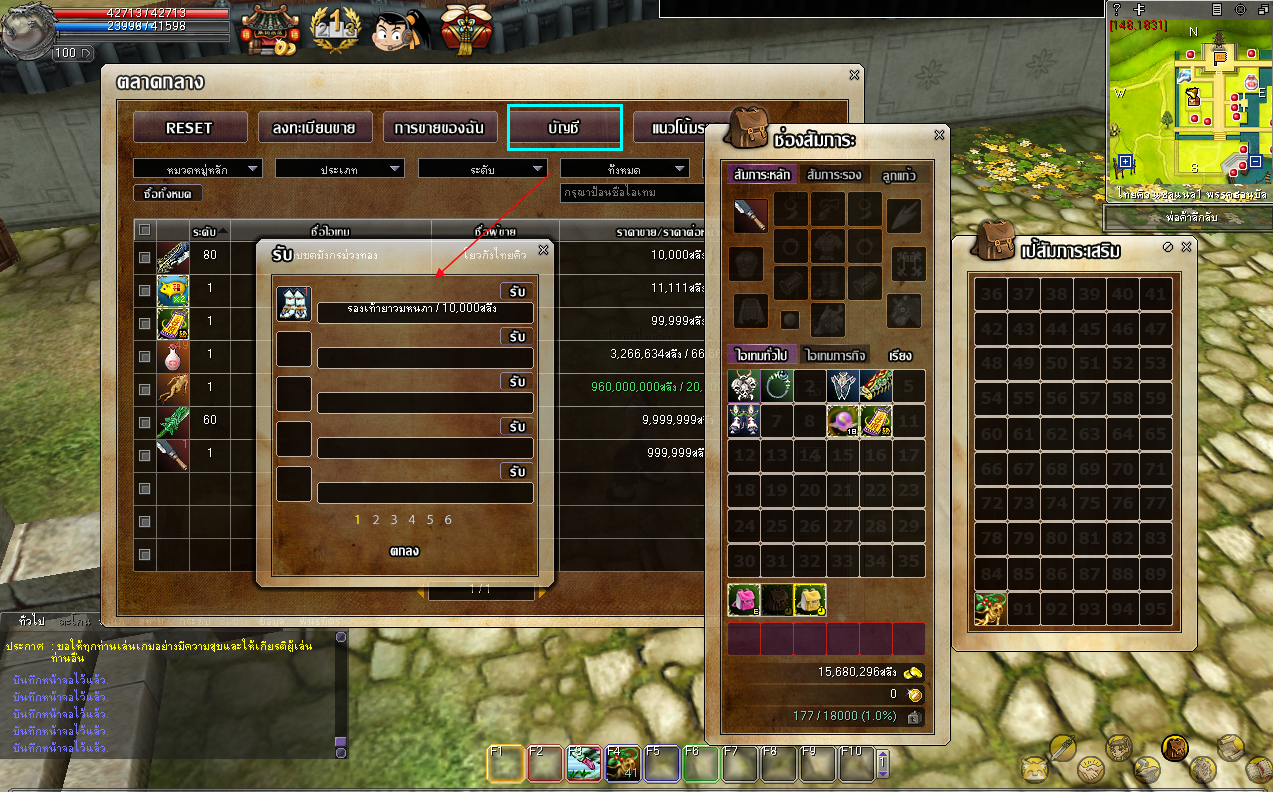1273x792 pixels.
Task: Tick the checkbox on the level 80 item row
Action: point(145,258)
